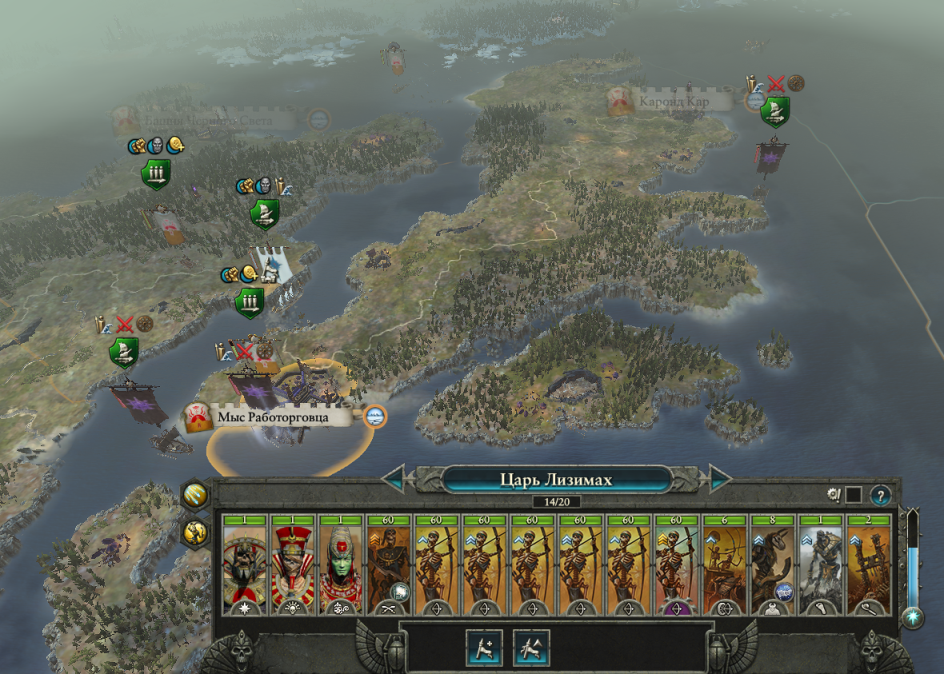Click the upper round gold icon left of panel
Viewport: 944px width, 674px height.
point(195,495)
